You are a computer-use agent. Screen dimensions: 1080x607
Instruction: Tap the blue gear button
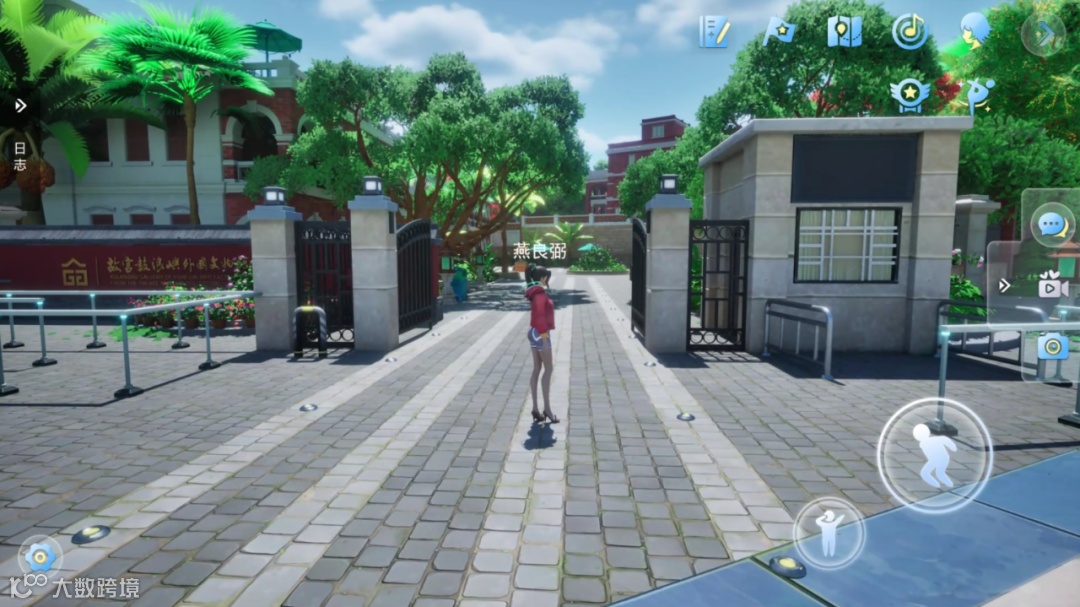[x=40, y=557]
